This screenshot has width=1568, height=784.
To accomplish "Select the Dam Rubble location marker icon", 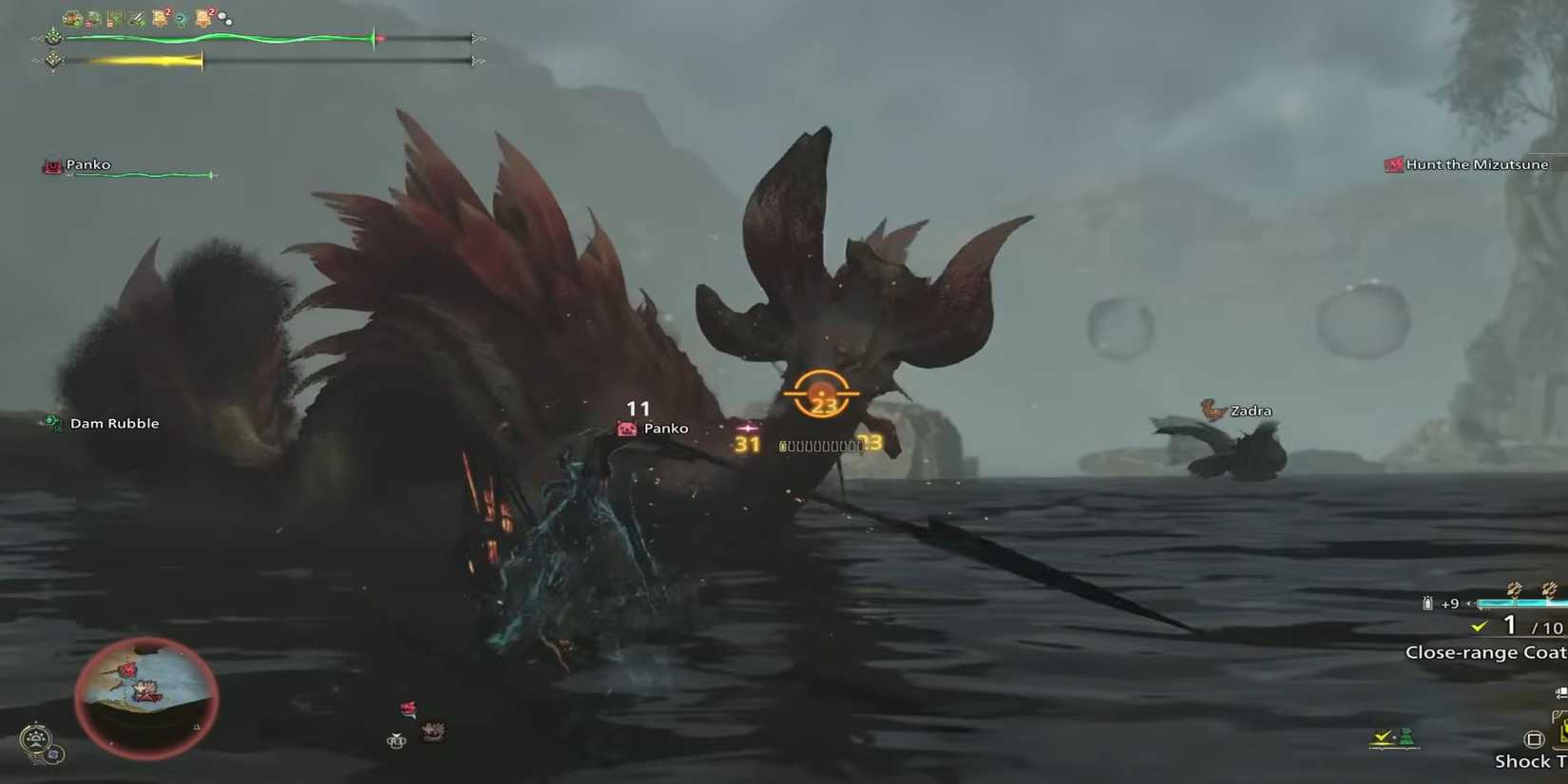I will pyautogui.click(x=52, y=423).
